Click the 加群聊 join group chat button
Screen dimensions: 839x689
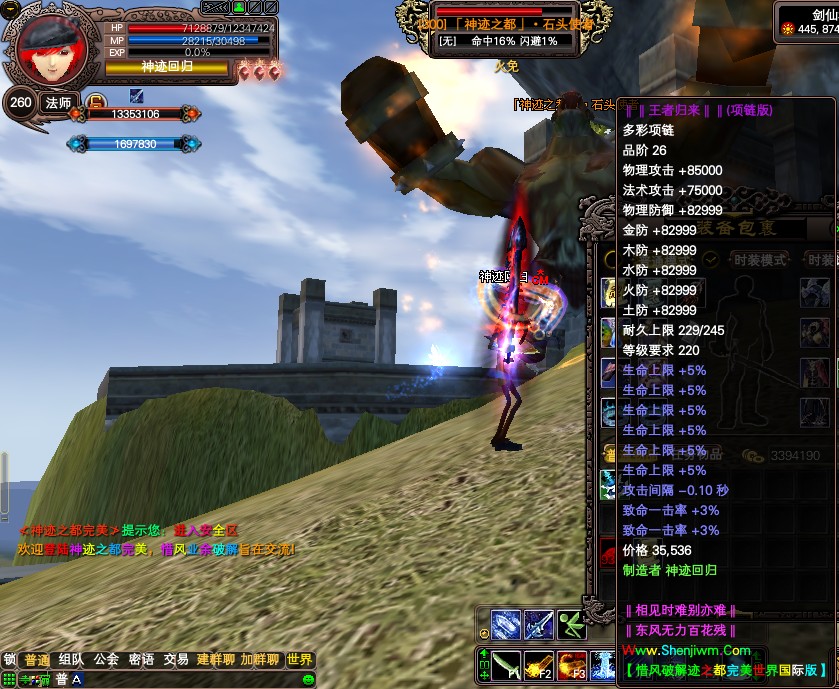(x=259, y=660)
